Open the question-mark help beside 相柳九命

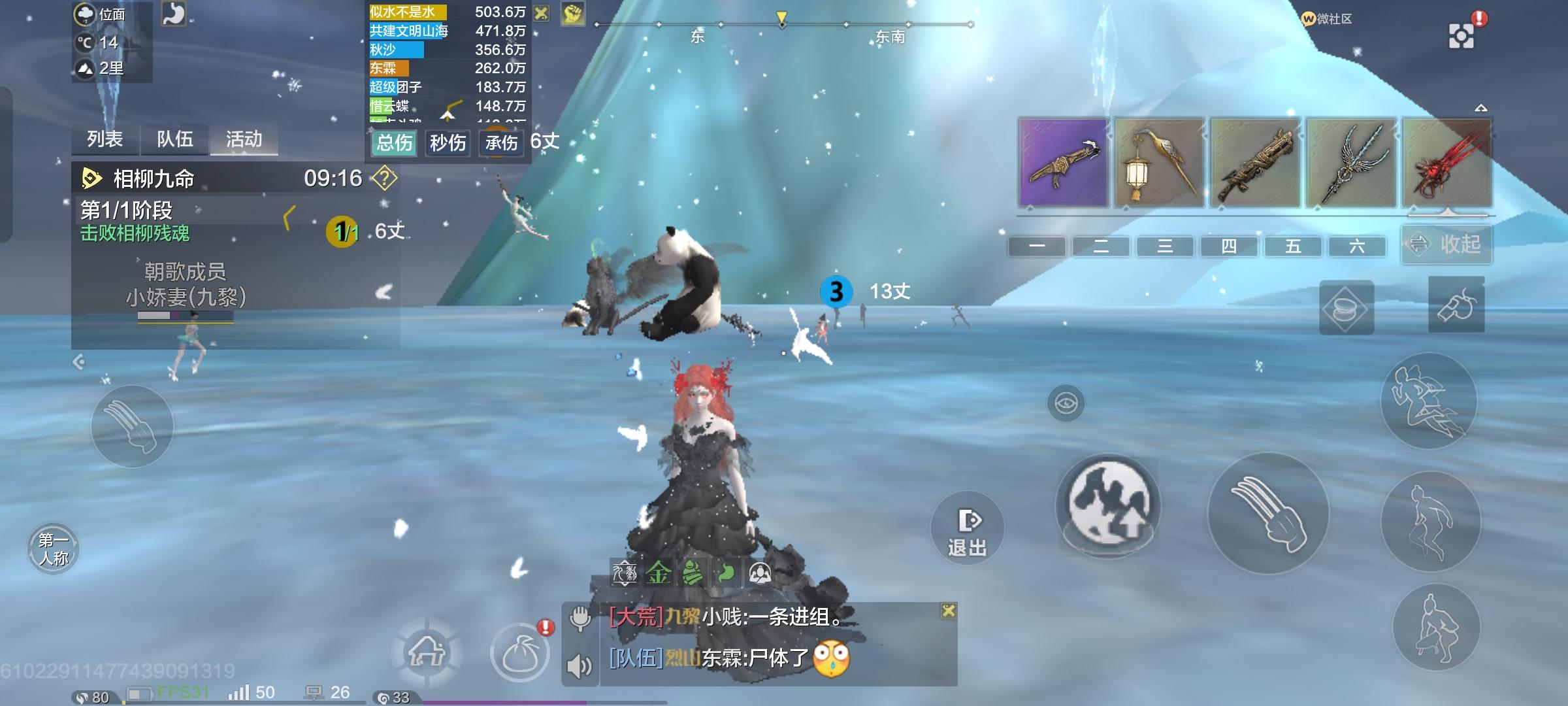[x=384, y=178]
